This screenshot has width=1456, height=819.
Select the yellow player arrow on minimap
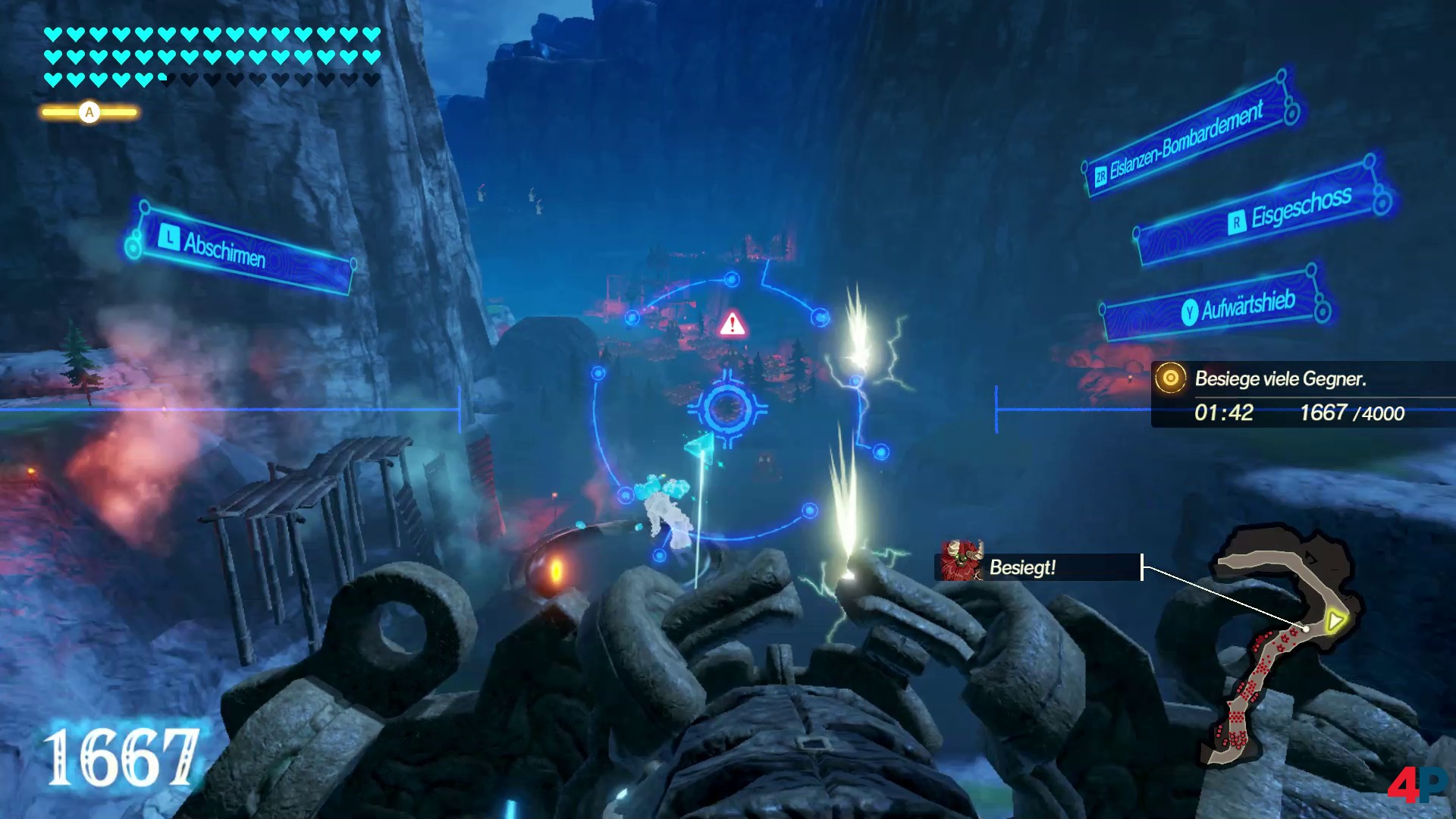1334,622
